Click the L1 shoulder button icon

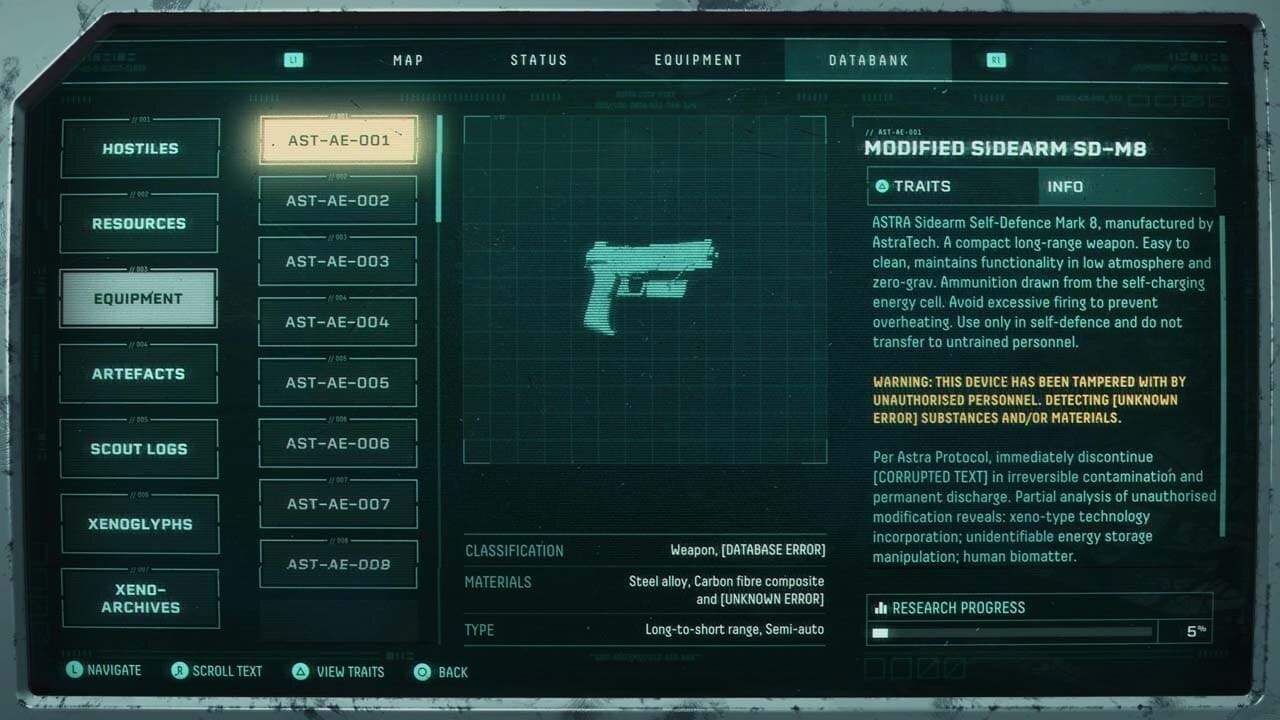point(293,60)
